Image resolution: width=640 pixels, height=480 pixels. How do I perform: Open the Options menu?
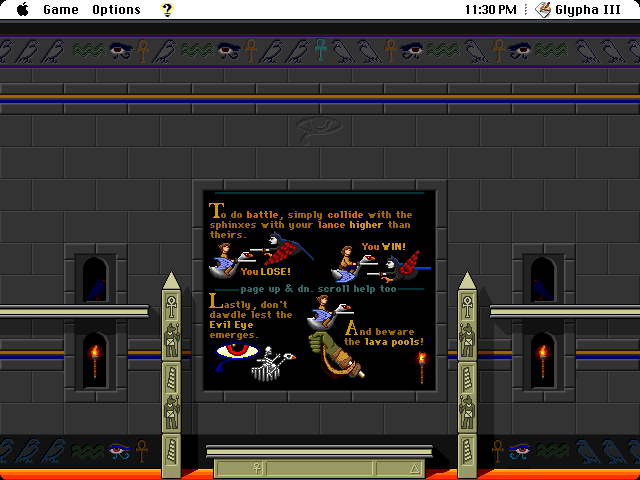116,10
